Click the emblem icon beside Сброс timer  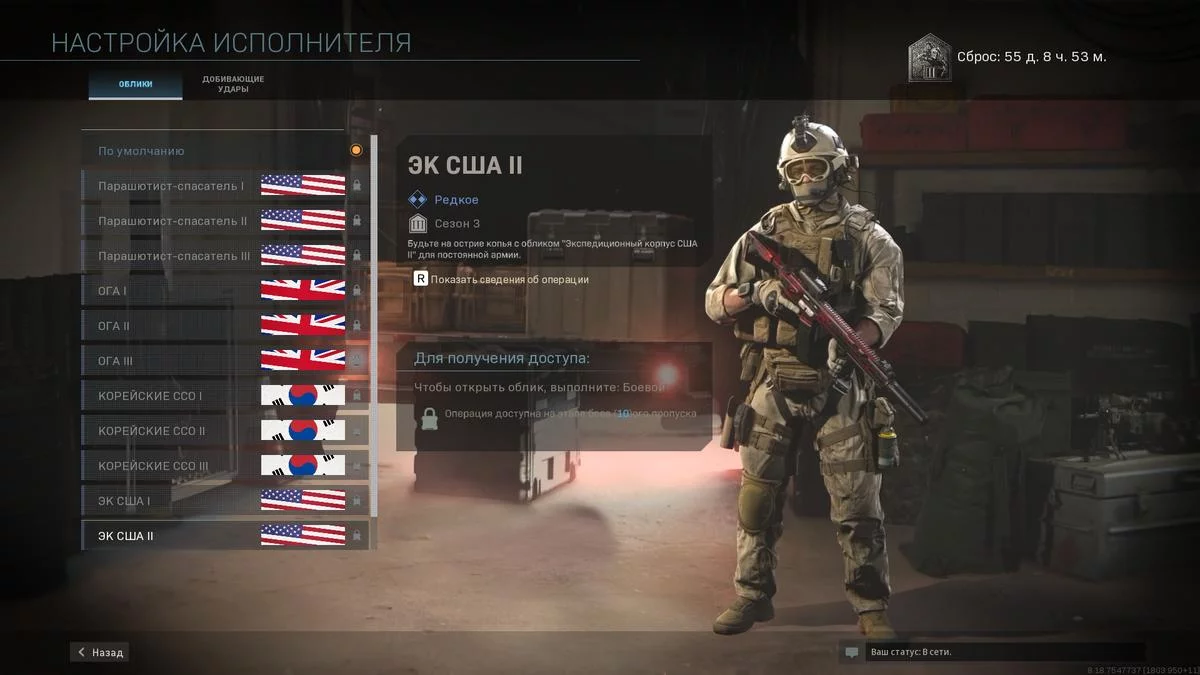click(x=929, y=58)
